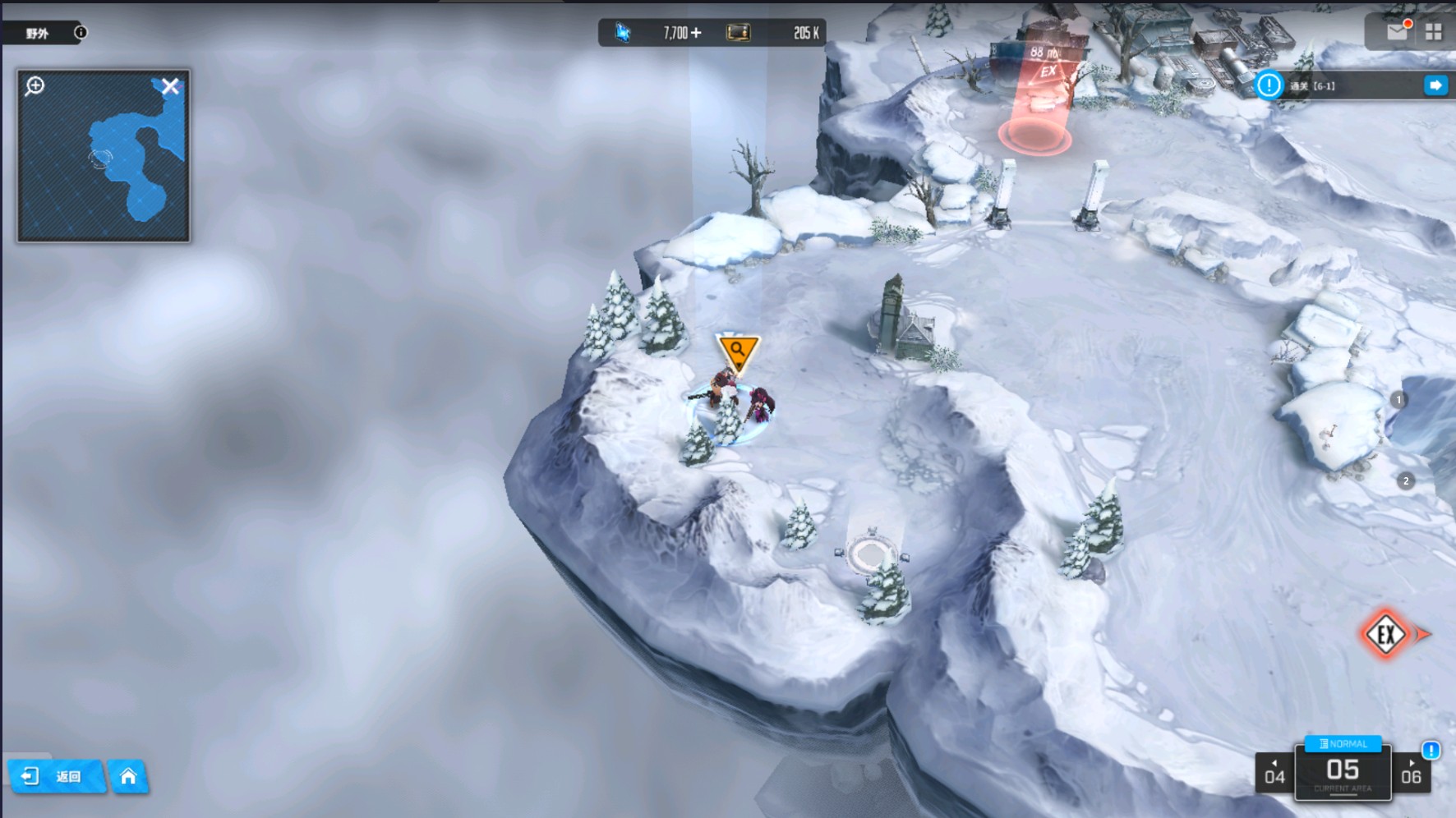Viewport: 1456px width, 818px height.
Task: Click the quest tracker exclamation icon
Action: [x=1269, y=85]
